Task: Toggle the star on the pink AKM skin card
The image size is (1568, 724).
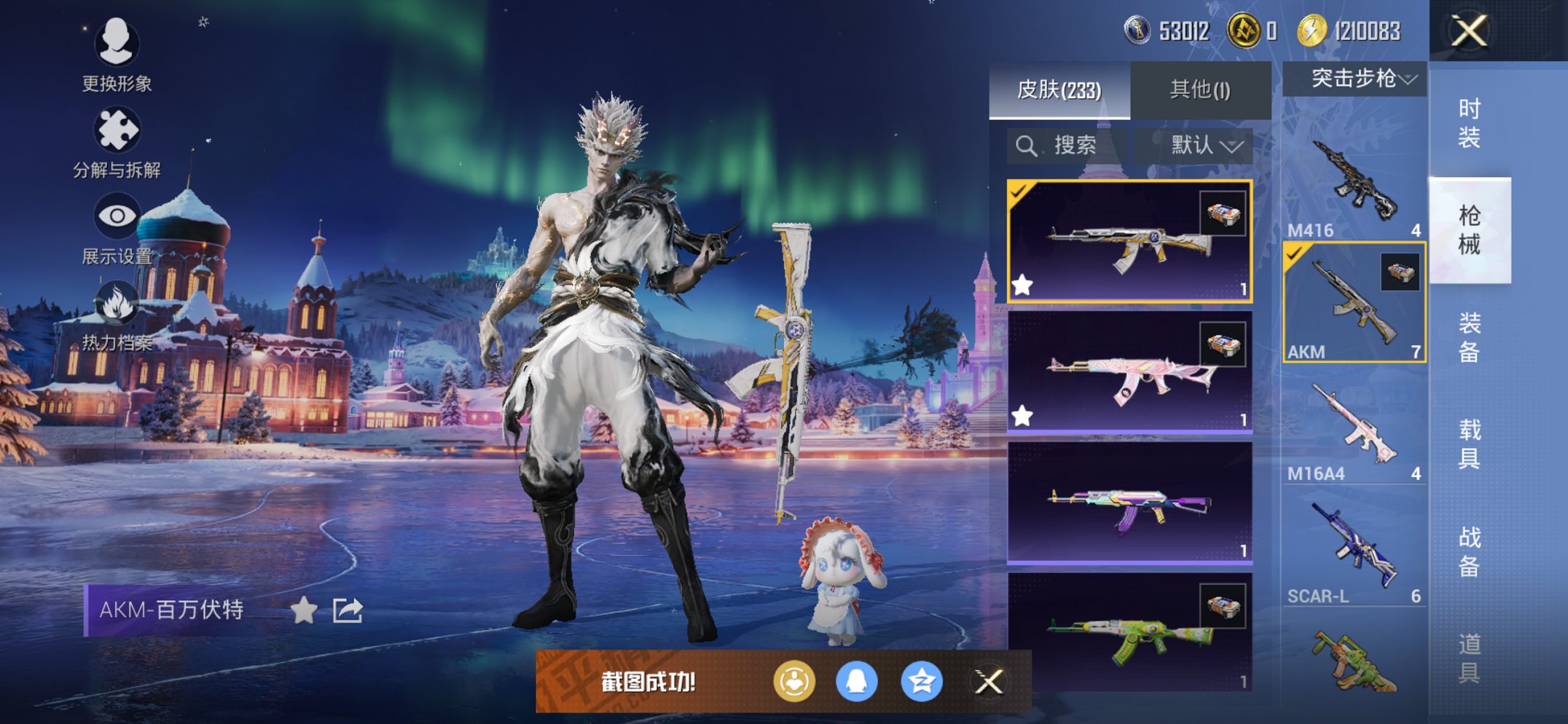Action: 1023,414
